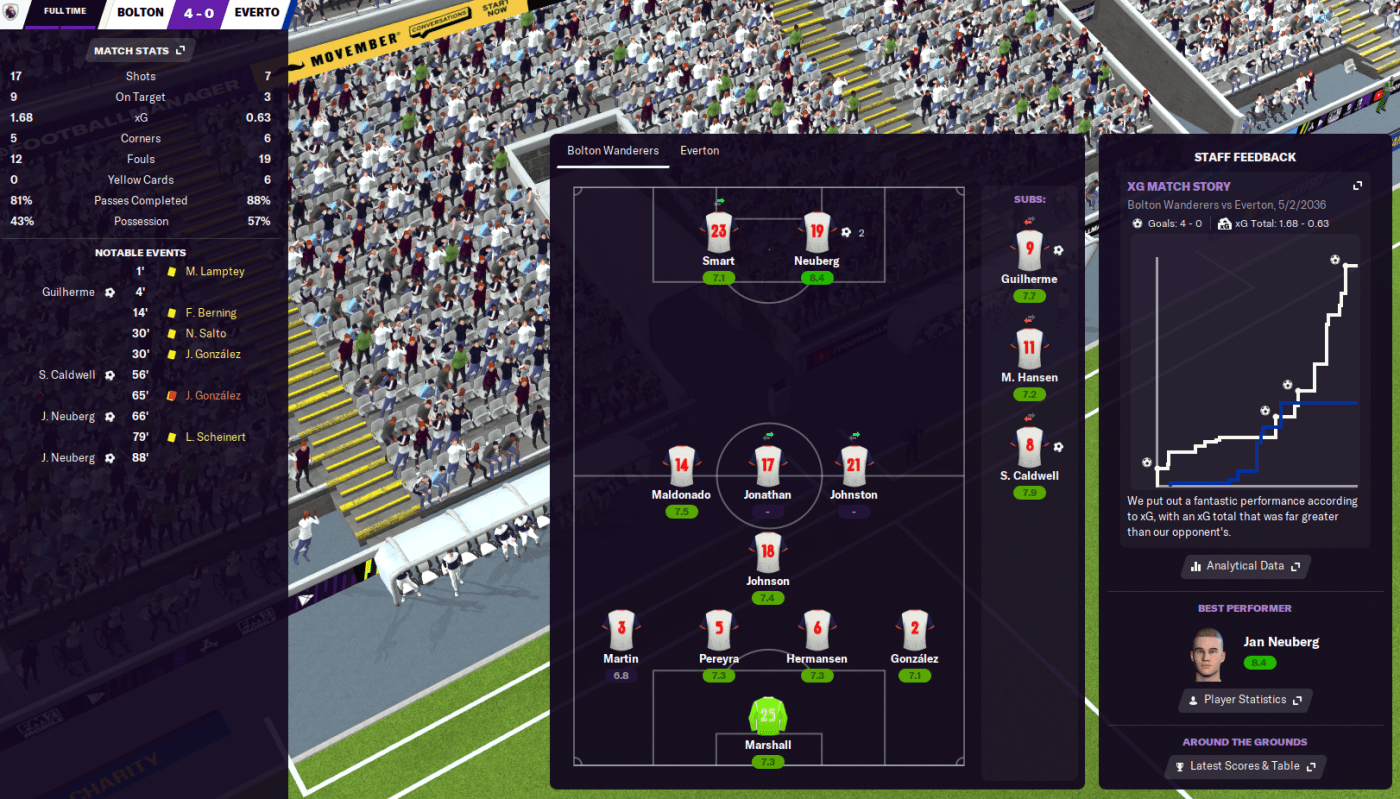Choose goalkeeper Marshall on the formation
This screenshot has width=1400, height=799.
coord(768,717)
